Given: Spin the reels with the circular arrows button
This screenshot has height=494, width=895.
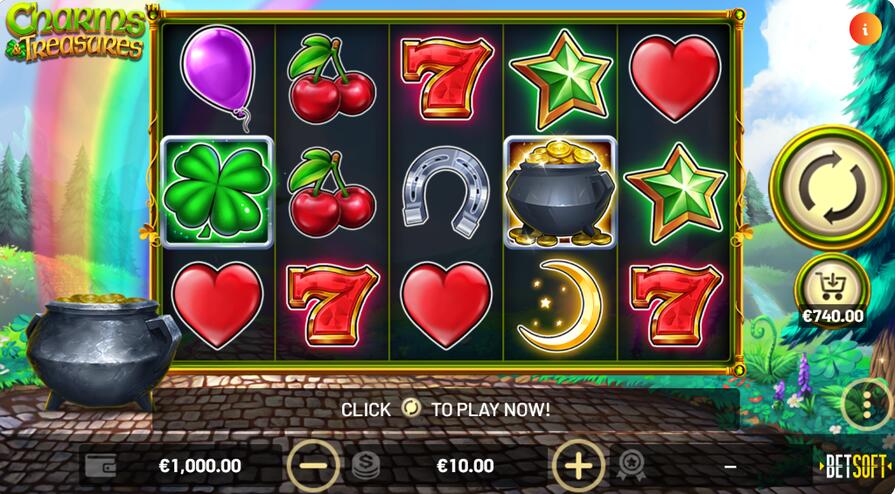Looking at the screenshot, I should (x=830, y=186).
